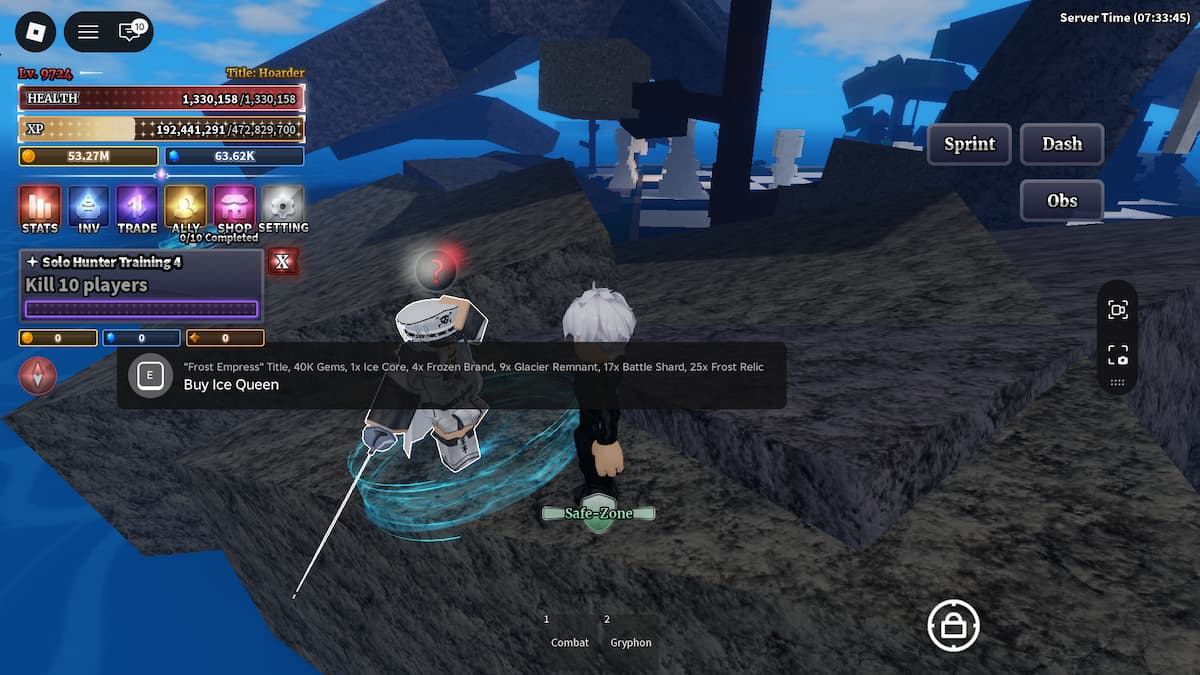Click the red crystal compass icon
Screen dimensions: 1200x675
point(38,376)
